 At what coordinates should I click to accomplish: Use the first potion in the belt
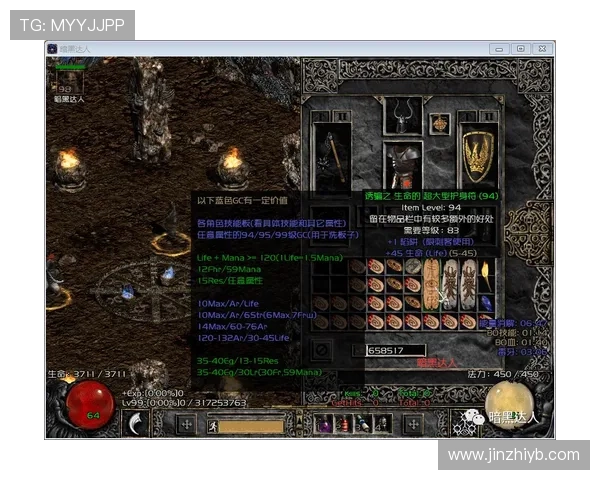[324, 424]
